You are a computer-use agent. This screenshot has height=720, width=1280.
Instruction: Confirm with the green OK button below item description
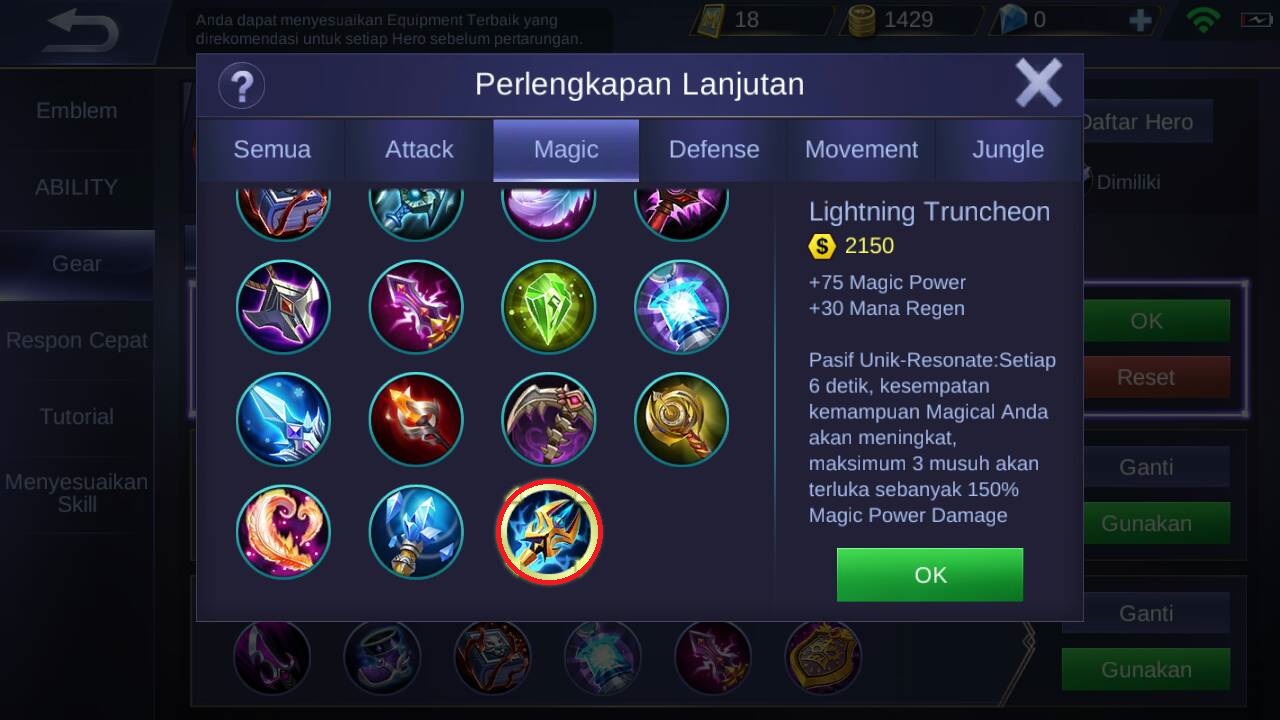coord(929,575)
